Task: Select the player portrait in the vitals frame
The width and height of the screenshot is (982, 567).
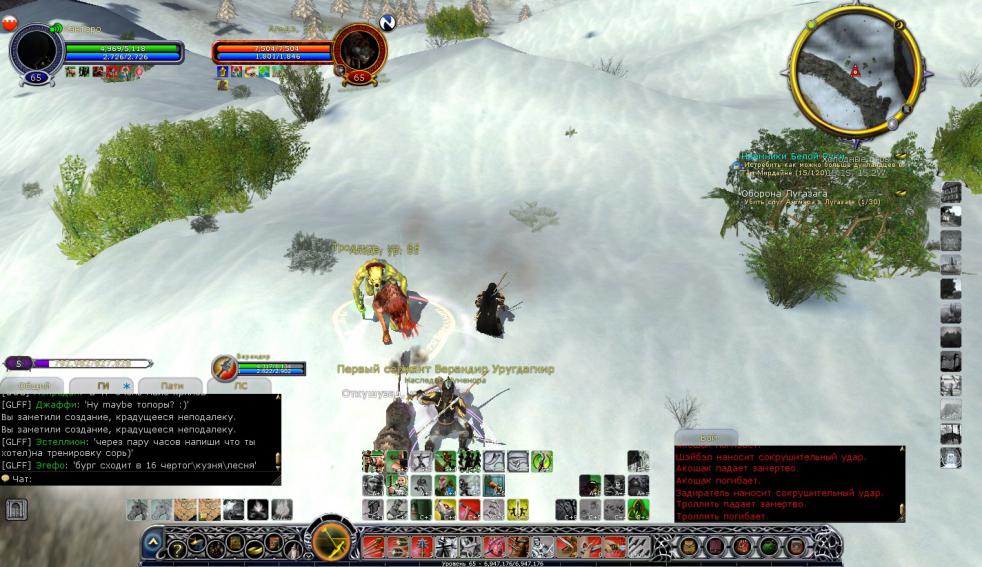Action: click(36, 49)
